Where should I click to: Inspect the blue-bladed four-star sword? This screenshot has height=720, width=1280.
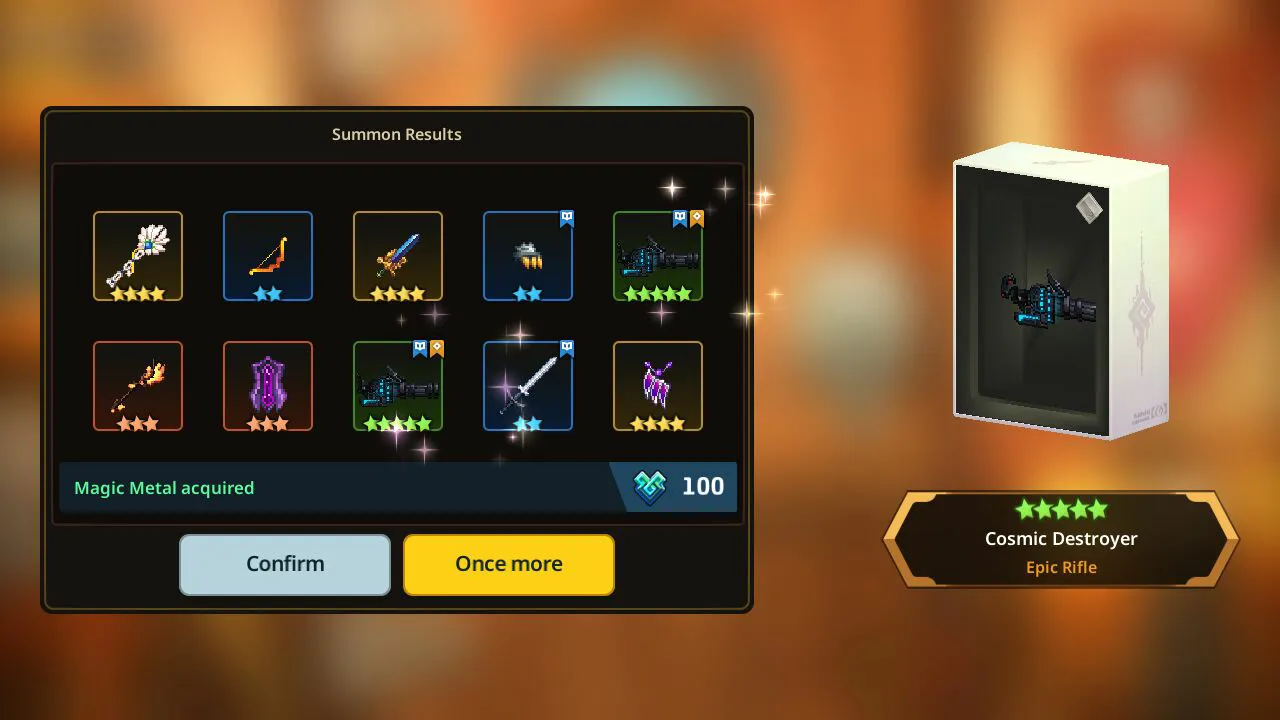point(398,256)
